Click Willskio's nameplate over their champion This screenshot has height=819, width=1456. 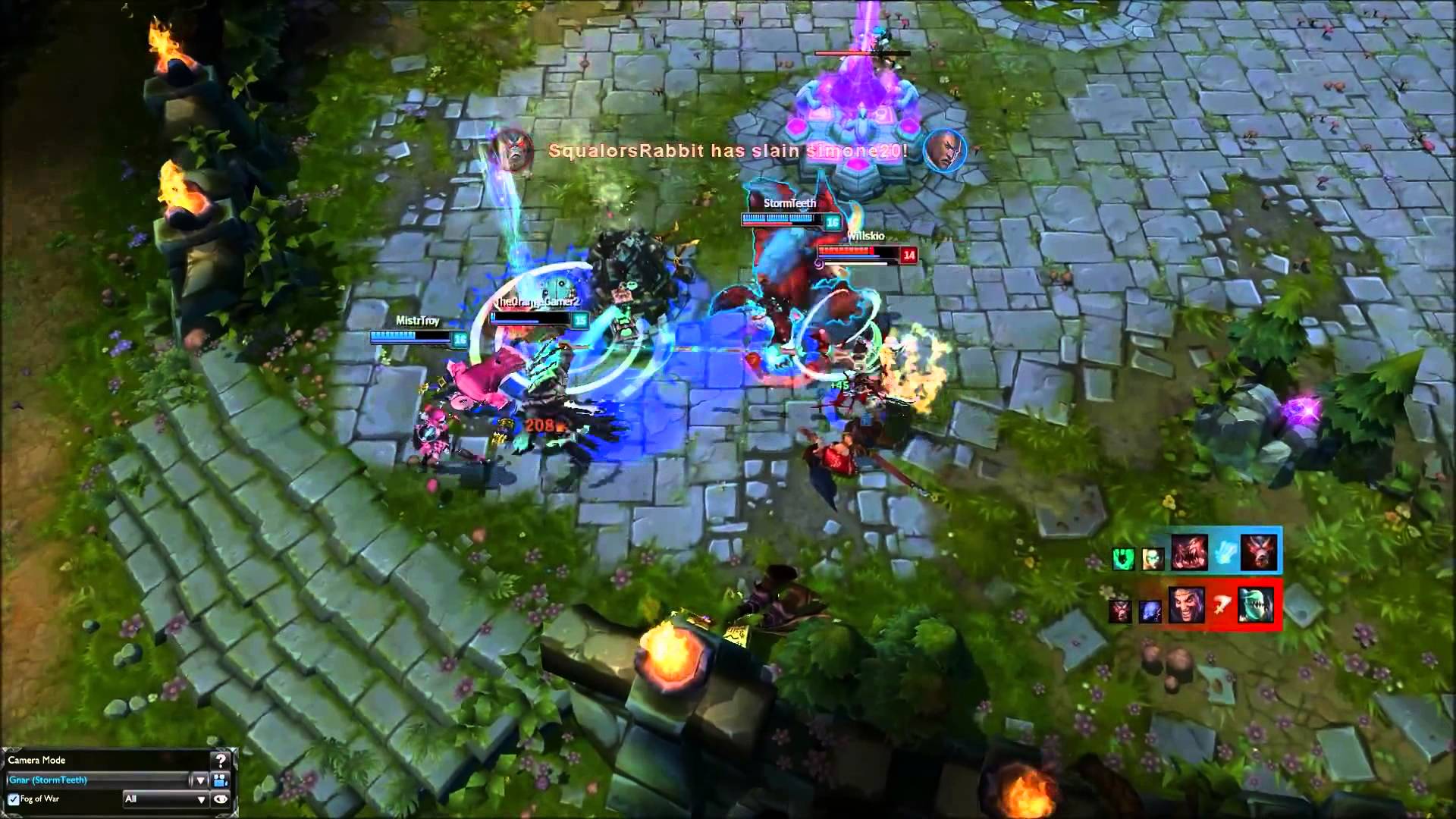coord(865,236)
